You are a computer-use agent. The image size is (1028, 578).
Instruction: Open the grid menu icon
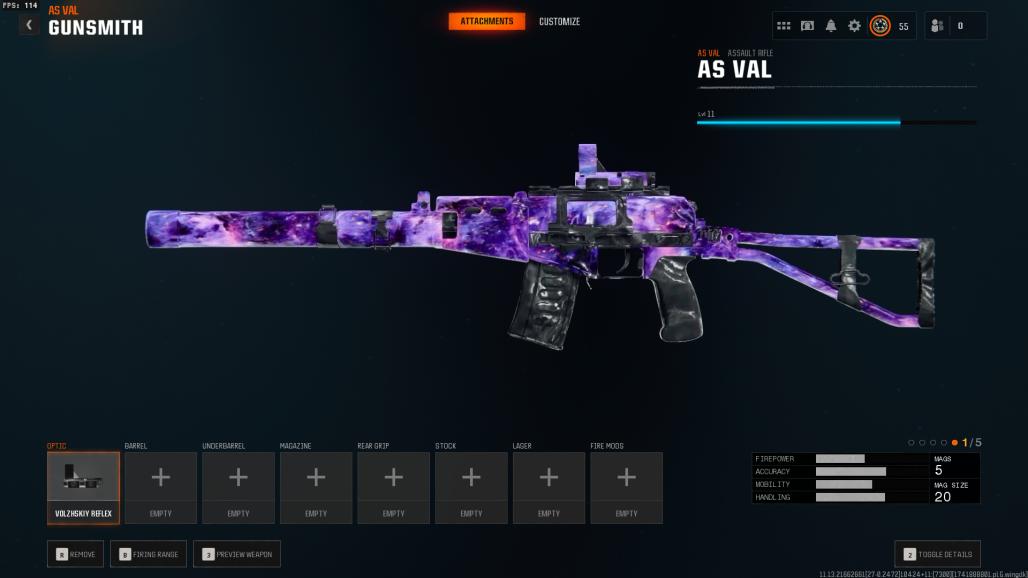coord(784,26)
